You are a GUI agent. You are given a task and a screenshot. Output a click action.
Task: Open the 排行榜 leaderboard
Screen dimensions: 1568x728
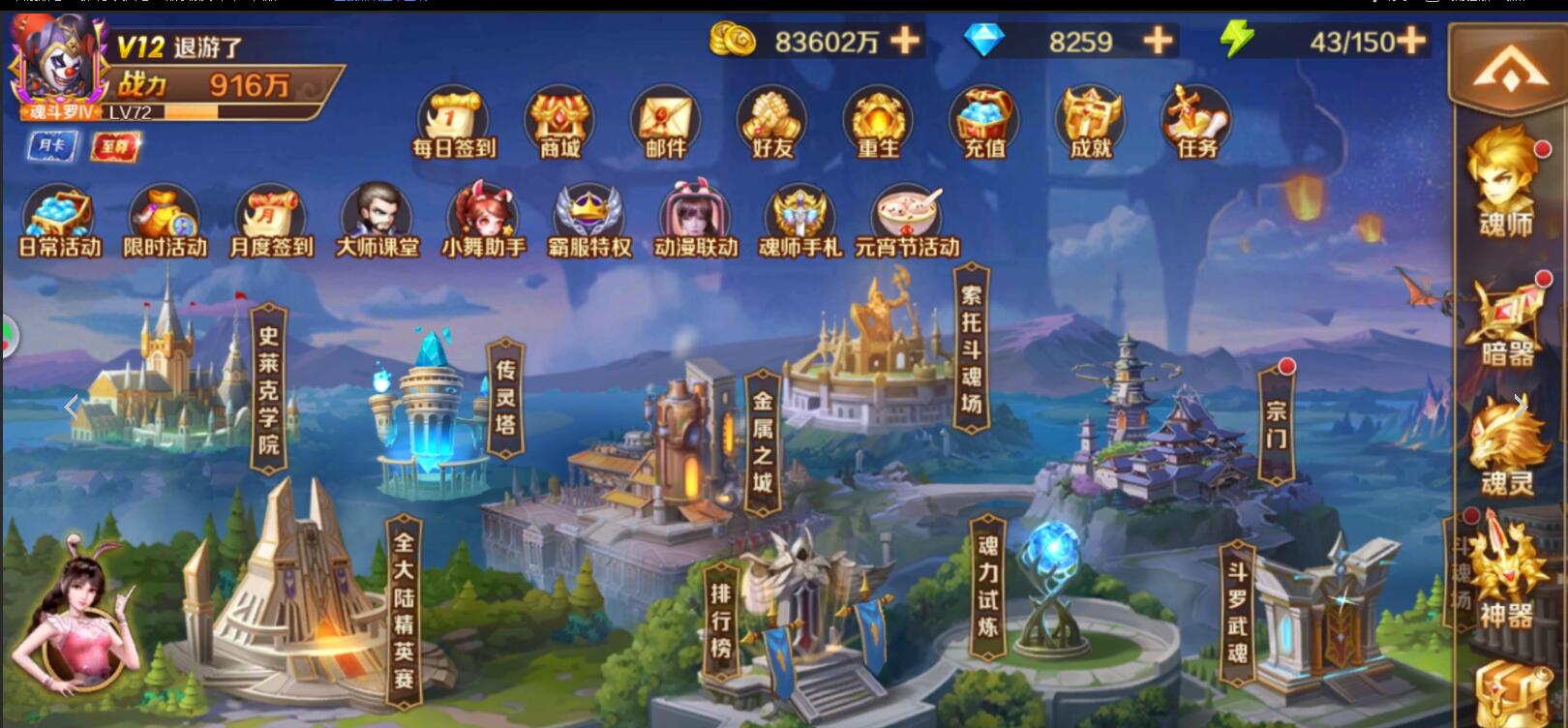[721, 620]
